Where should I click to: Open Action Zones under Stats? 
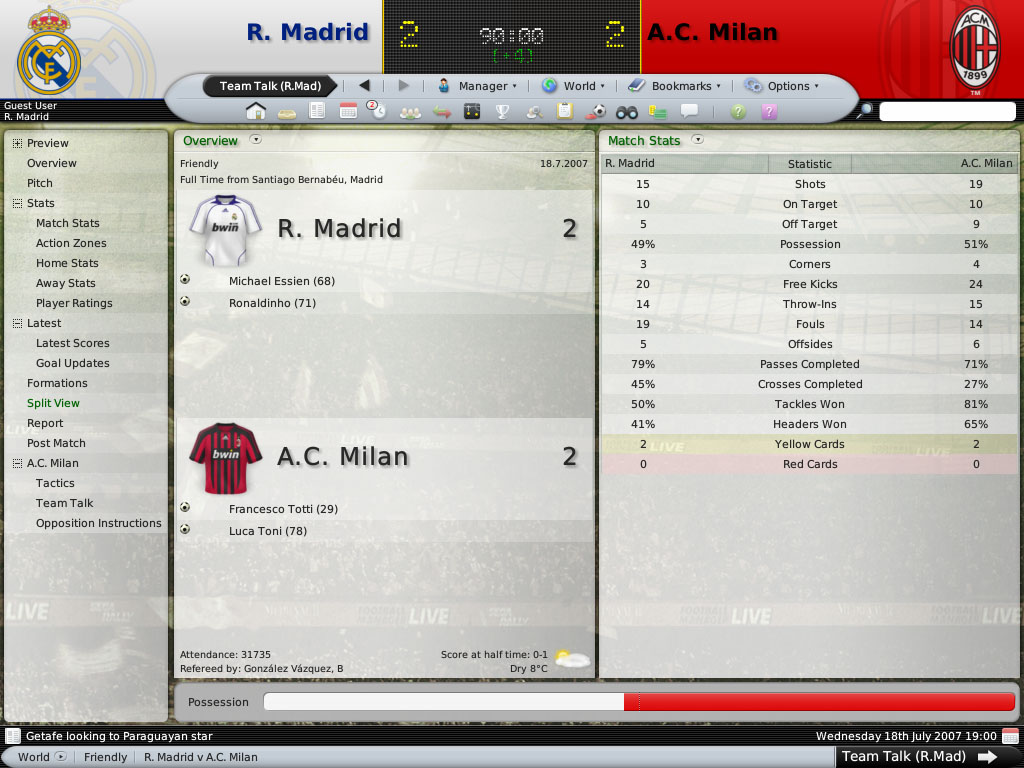(x=71, y=243)
